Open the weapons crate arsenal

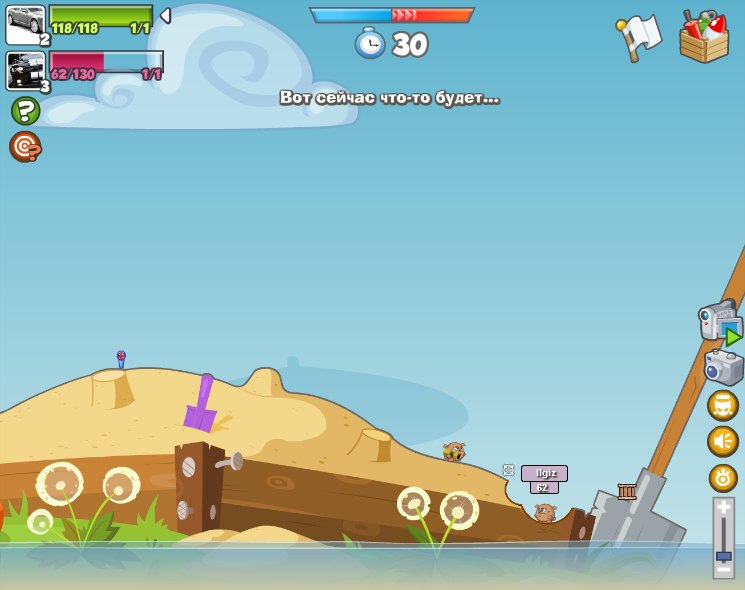tap(704, 37)
